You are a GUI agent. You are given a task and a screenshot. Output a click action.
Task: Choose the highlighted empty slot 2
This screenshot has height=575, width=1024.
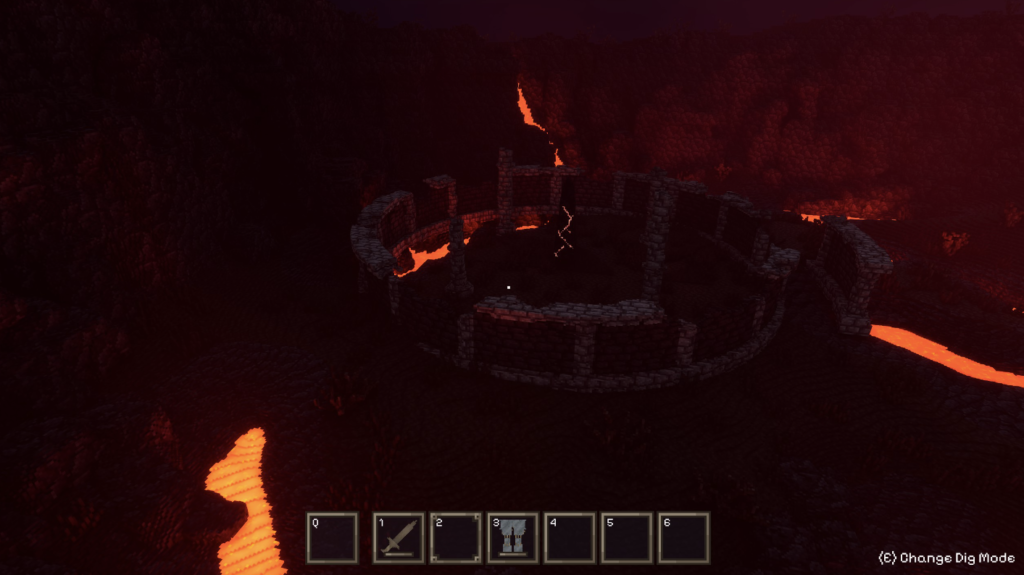click(456, 538)
